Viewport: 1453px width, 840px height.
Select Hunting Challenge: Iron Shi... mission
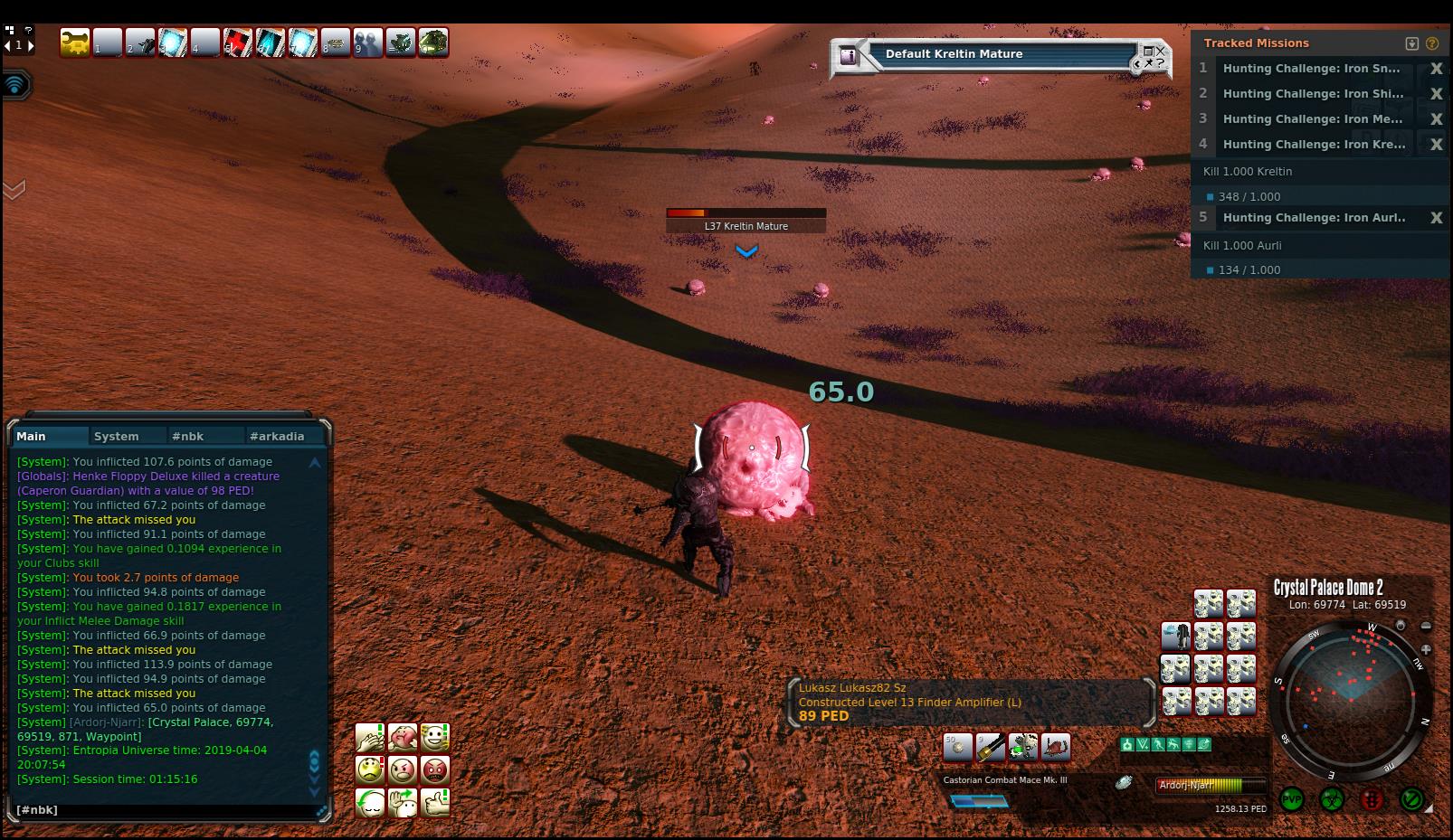point(1313,94)
